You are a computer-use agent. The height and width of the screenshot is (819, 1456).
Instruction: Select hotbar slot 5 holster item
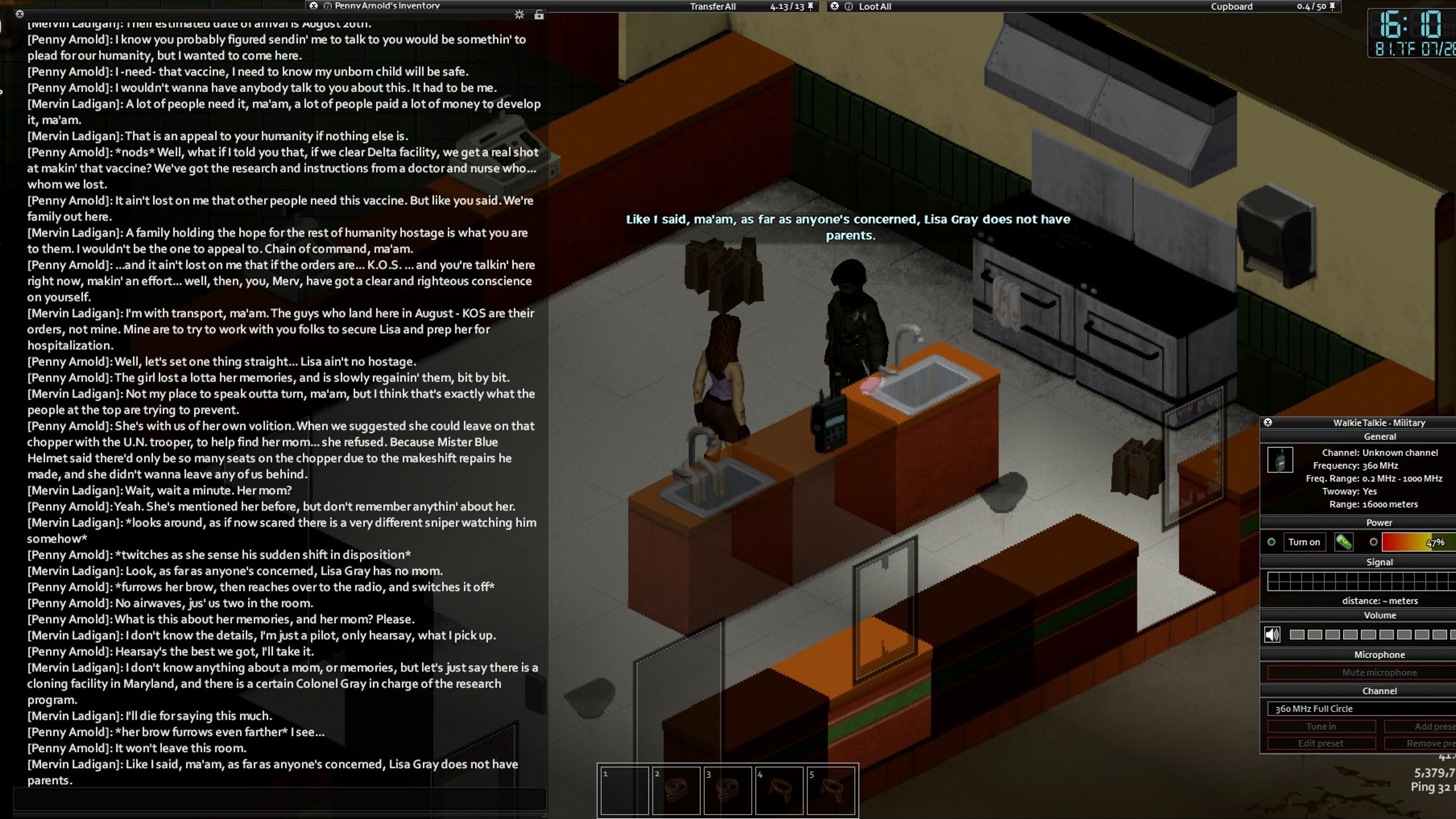831,790
